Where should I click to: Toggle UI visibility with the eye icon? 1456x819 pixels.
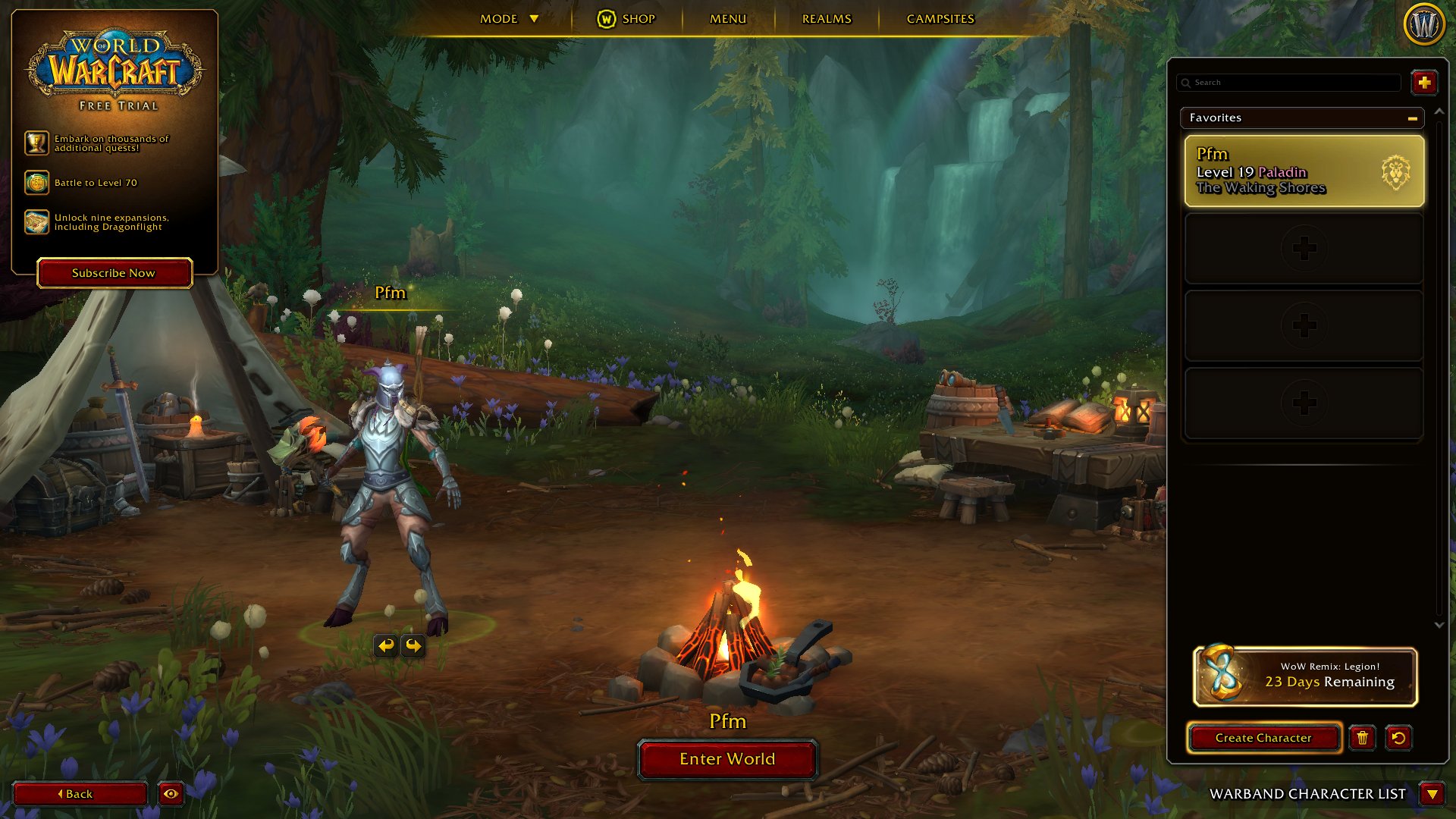point(171,794)
